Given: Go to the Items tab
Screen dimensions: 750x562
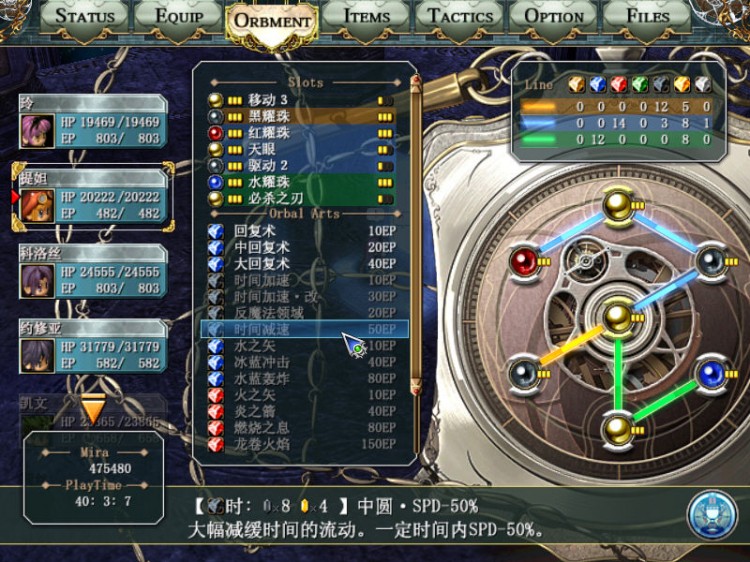Looking at the screenshot, I should point(366,16).
